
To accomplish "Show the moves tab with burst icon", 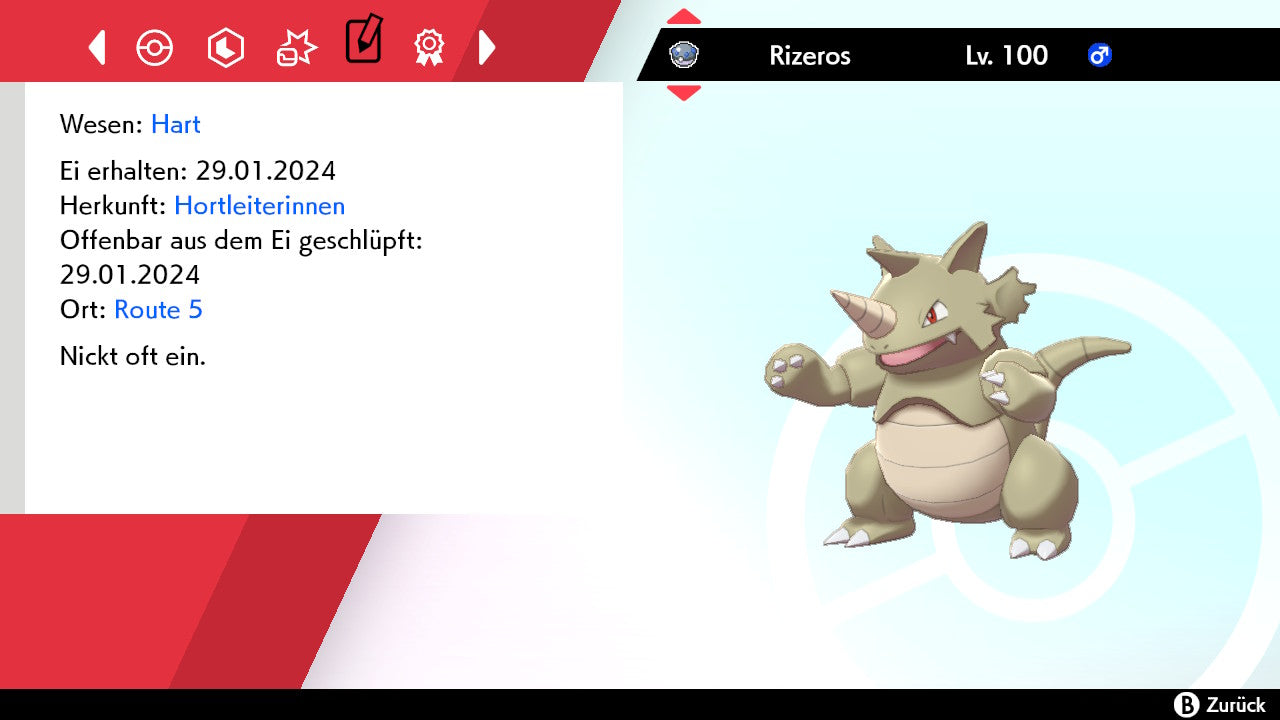I will click(296, 47).
